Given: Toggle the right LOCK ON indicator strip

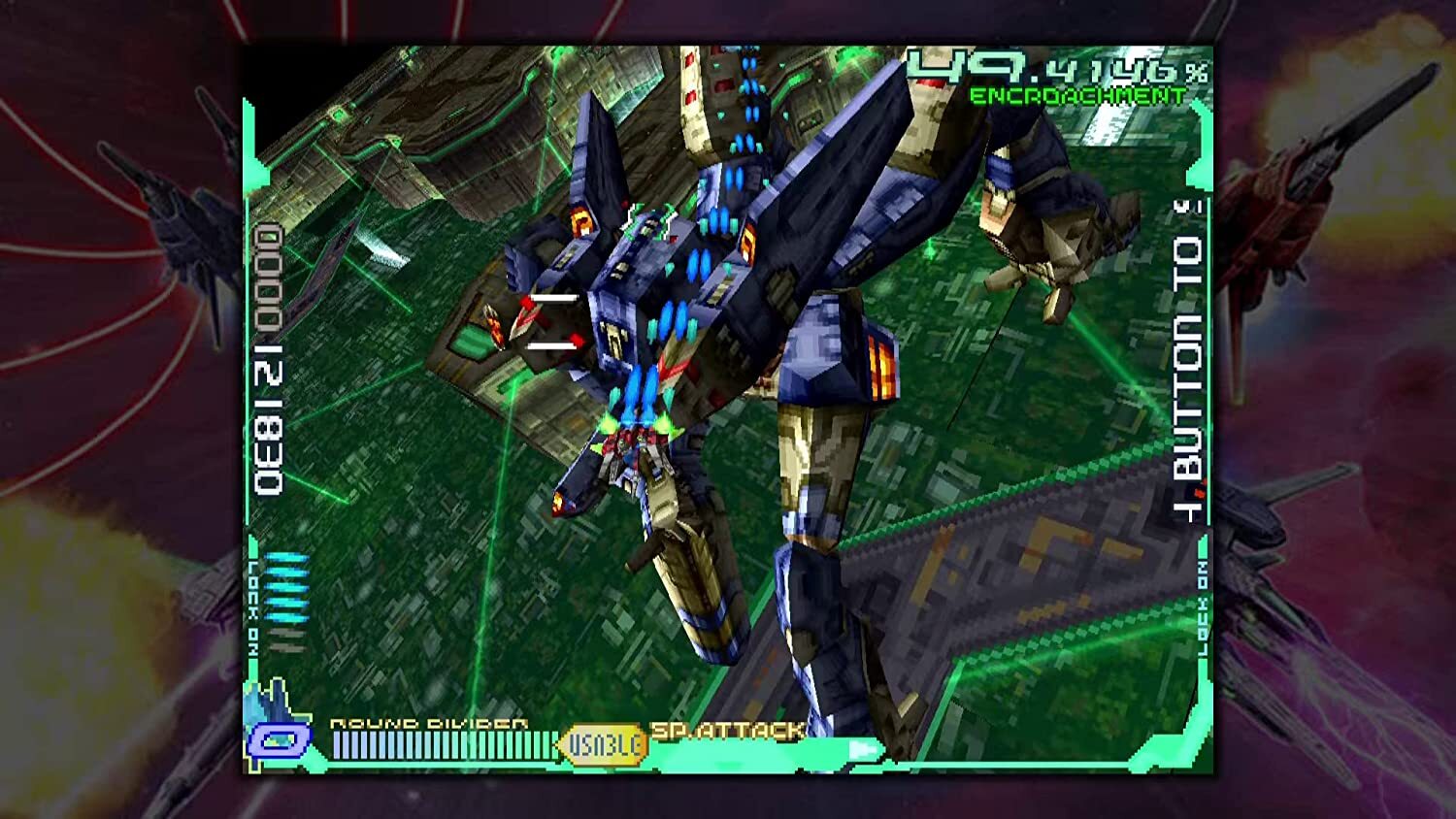Looking at the screenshot, I should [x=1204, y=606].
